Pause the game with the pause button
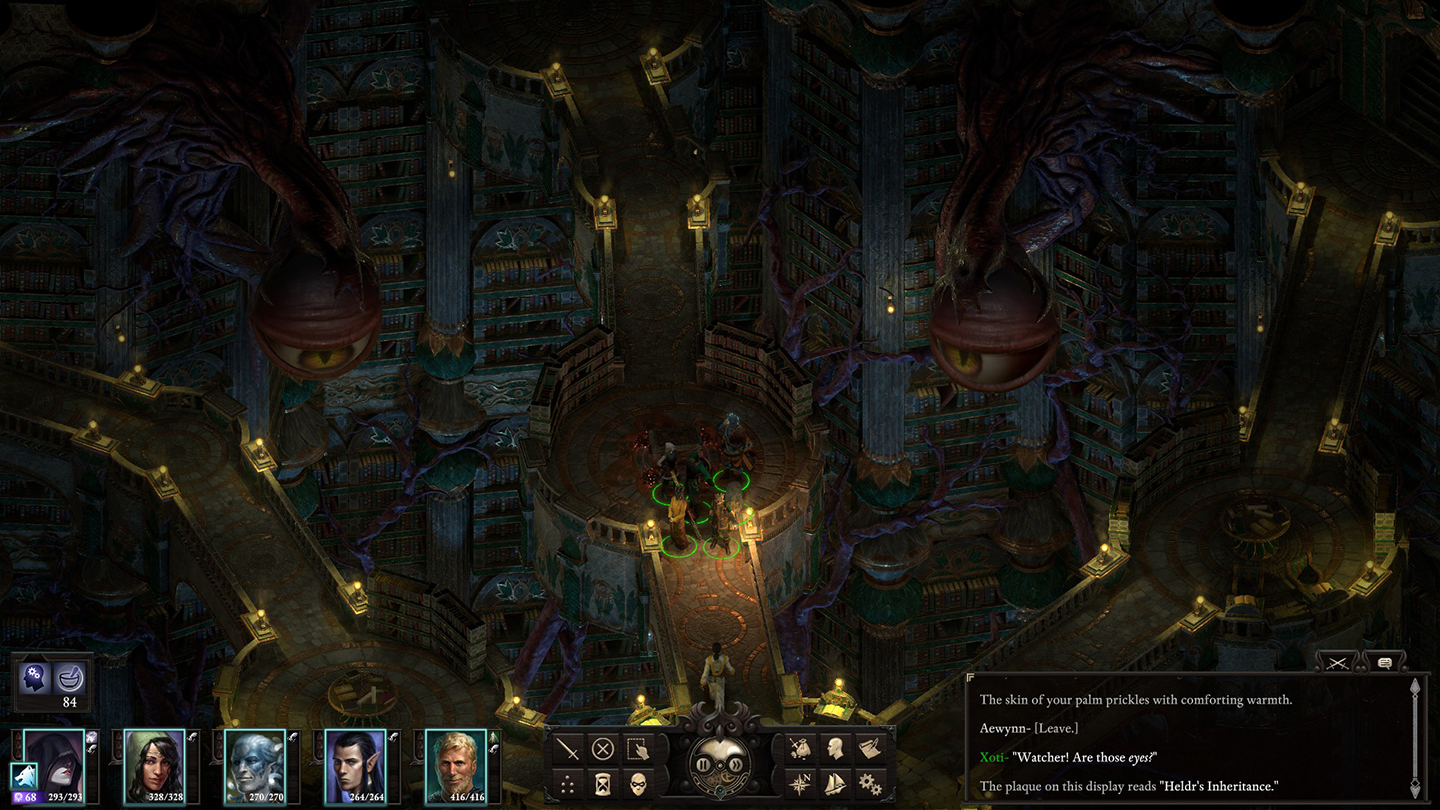 (705, 765)
